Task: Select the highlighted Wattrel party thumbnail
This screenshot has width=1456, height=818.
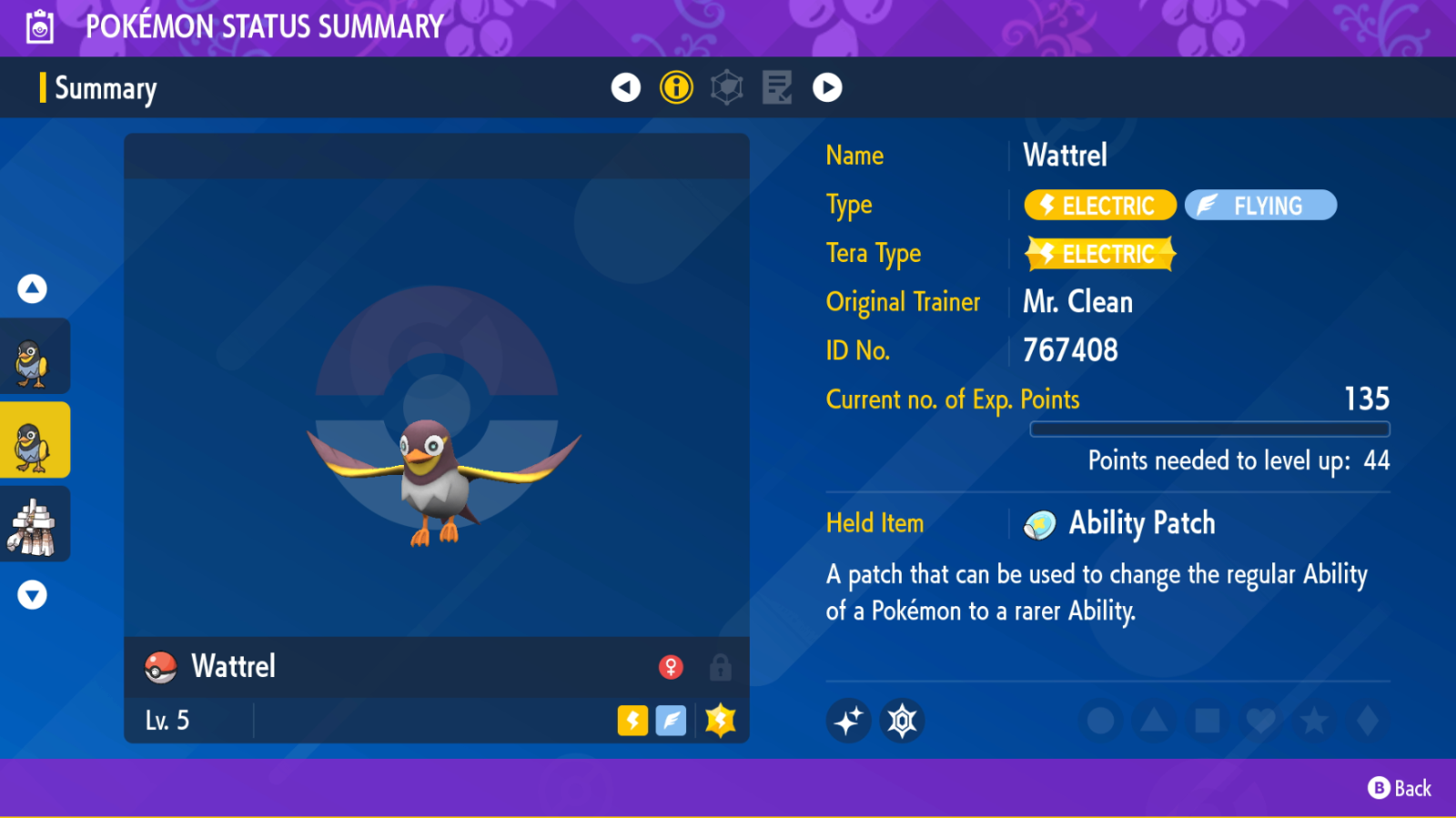Action: 35,439
